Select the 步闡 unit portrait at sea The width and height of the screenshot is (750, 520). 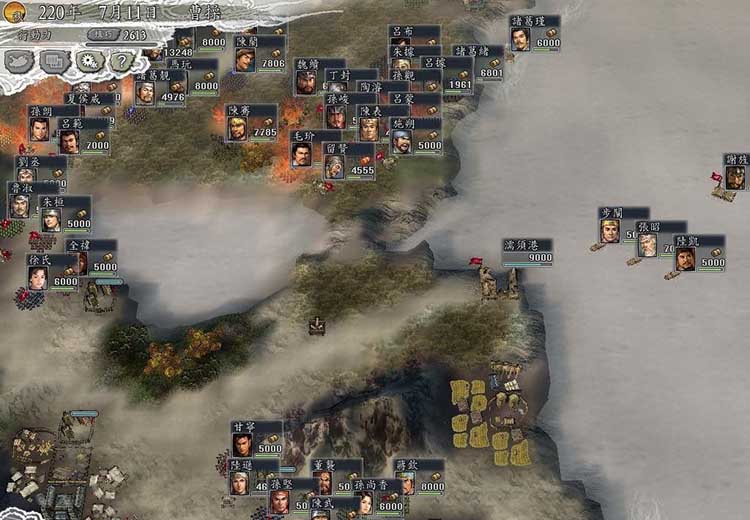[609, 231]
